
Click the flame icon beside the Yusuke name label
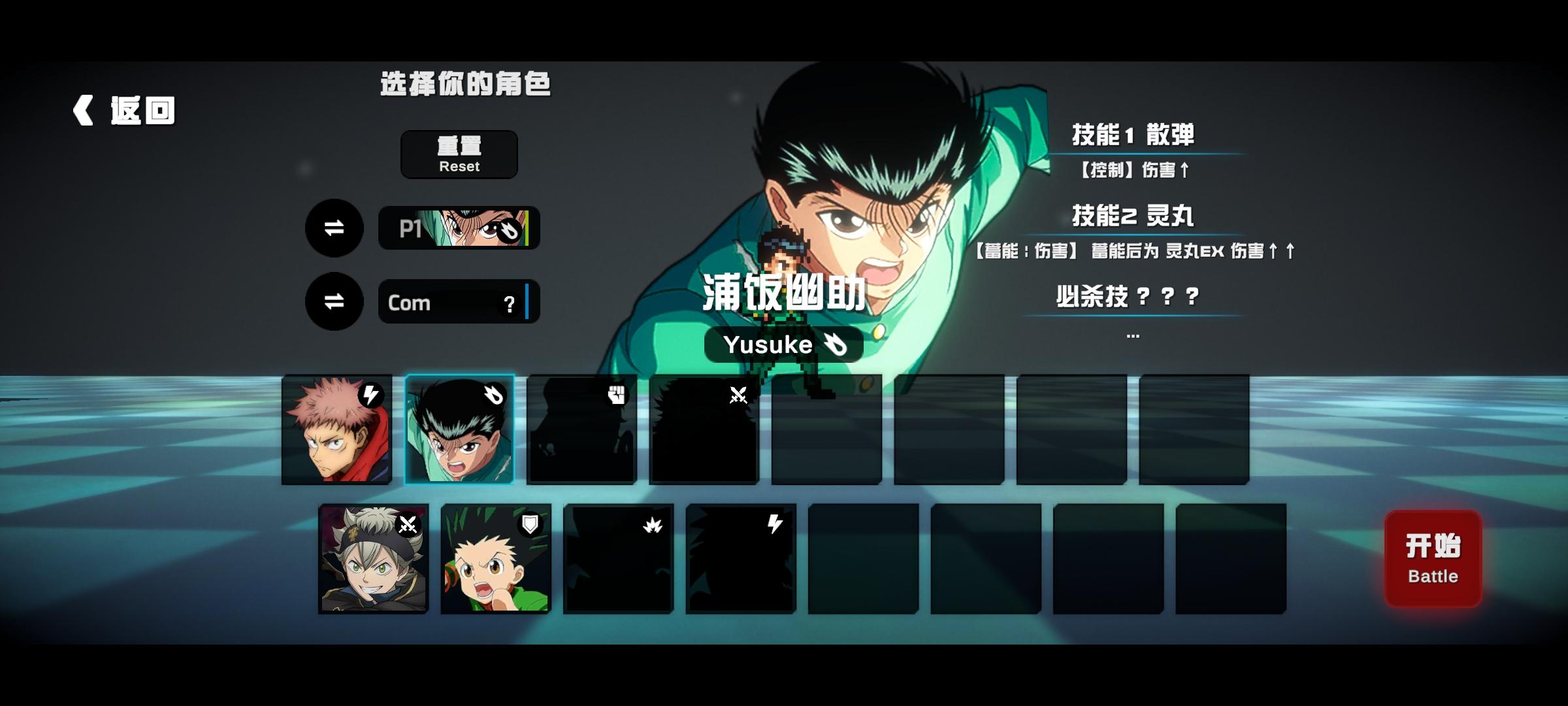836,344
